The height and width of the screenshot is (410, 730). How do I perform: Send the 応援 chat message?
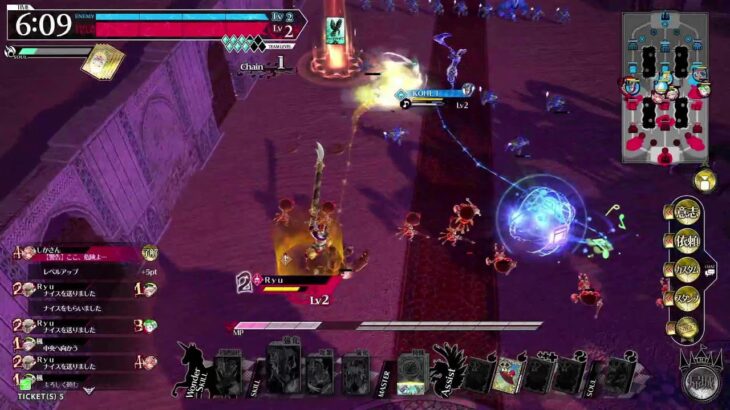click(x=684, y=212)
